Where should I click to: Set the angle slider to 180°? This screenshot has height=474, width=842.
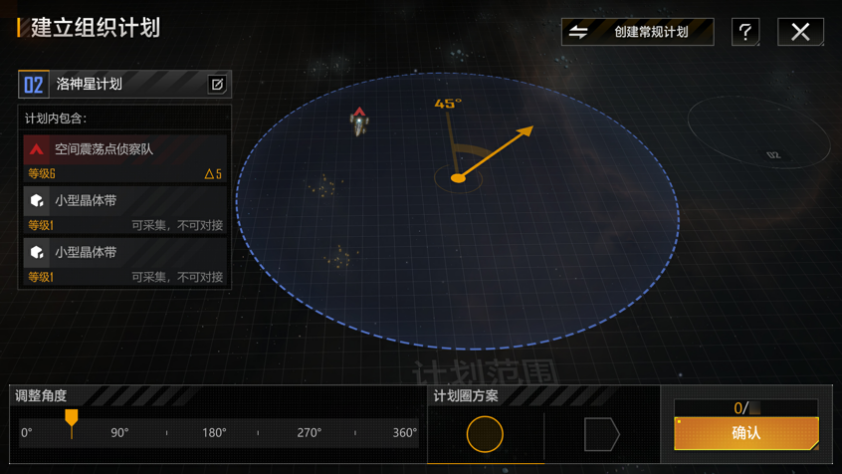pyautogui.click(x=214, y=433)
